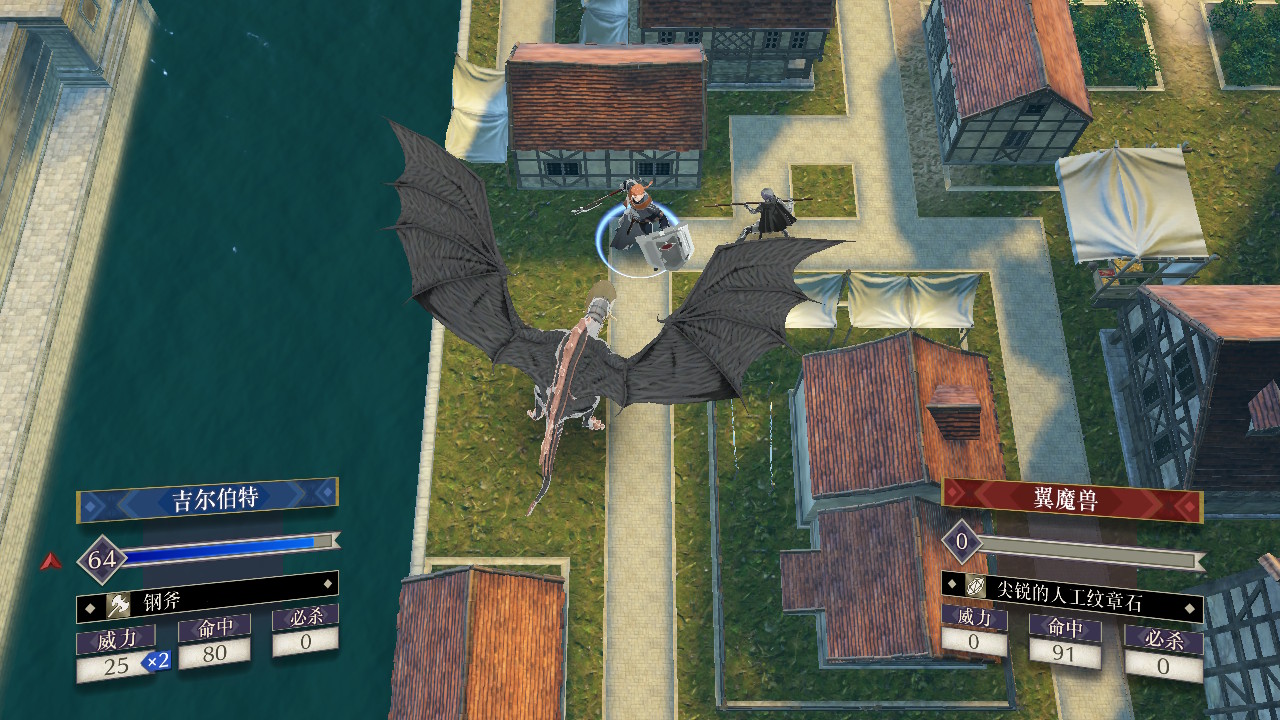Click the 翼魔兽 enemy name banner
Viewport: 1280px width, 720px height.
[1072, 499]
